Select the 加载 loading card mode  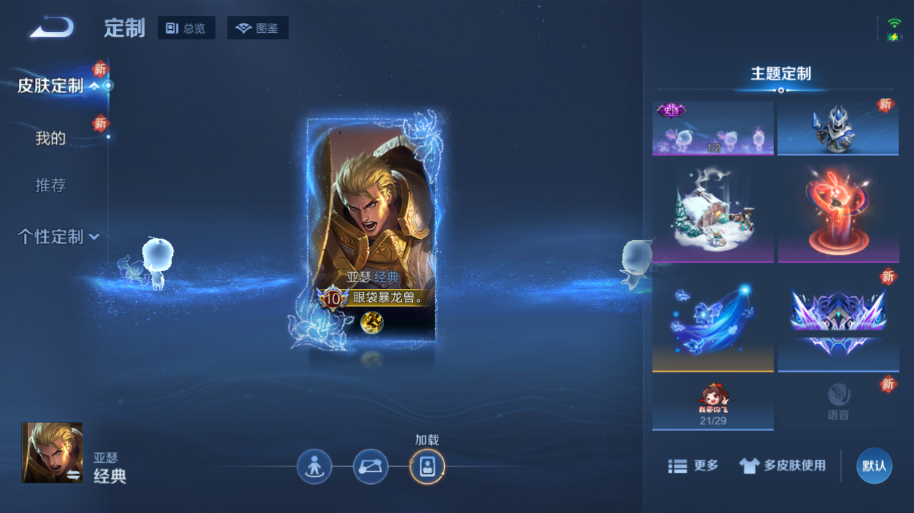pos(427,467)
